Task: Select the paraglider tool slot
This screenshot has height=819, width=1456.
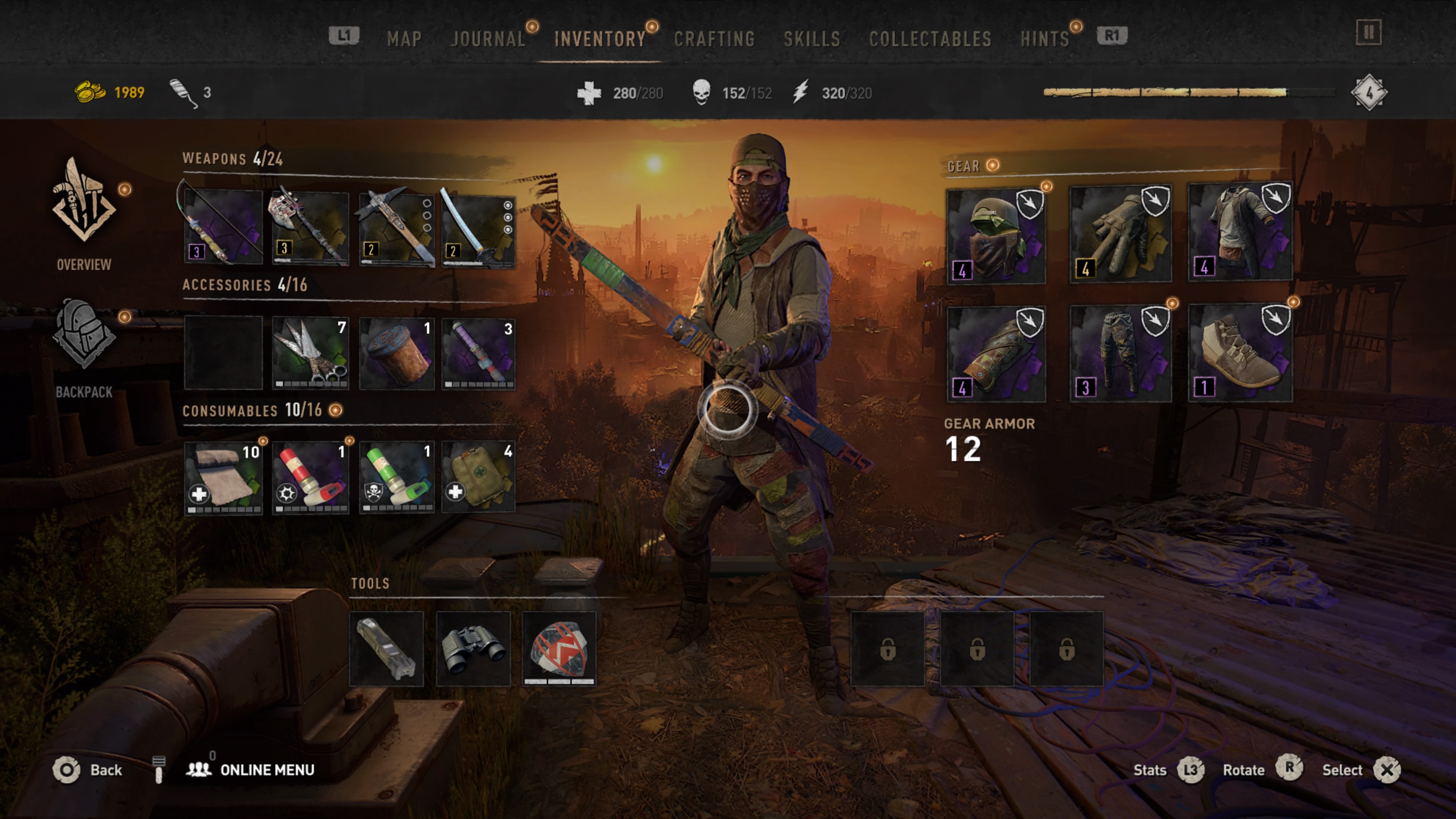Action: coord(560,649)
